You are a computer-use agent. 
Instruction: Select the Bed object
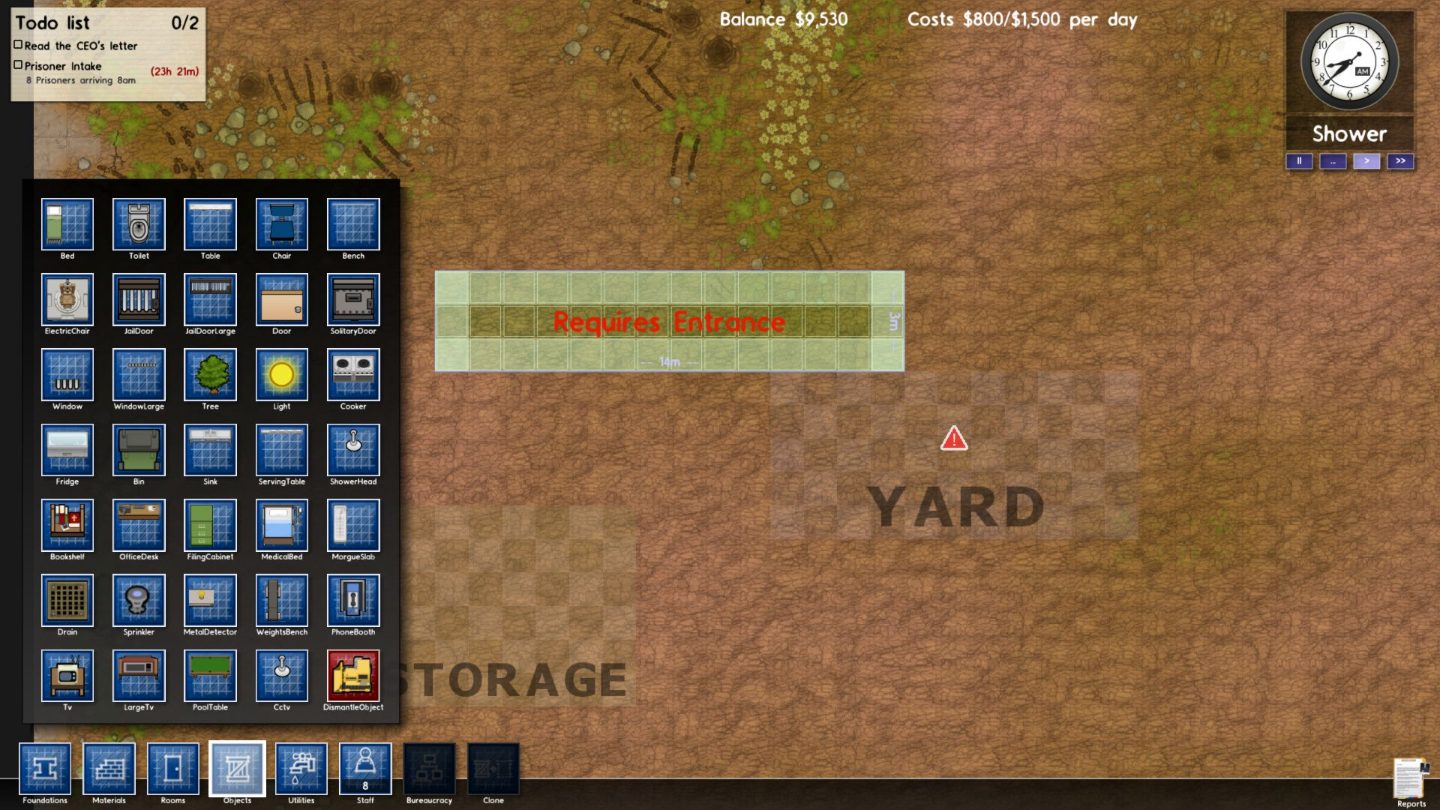67,224
